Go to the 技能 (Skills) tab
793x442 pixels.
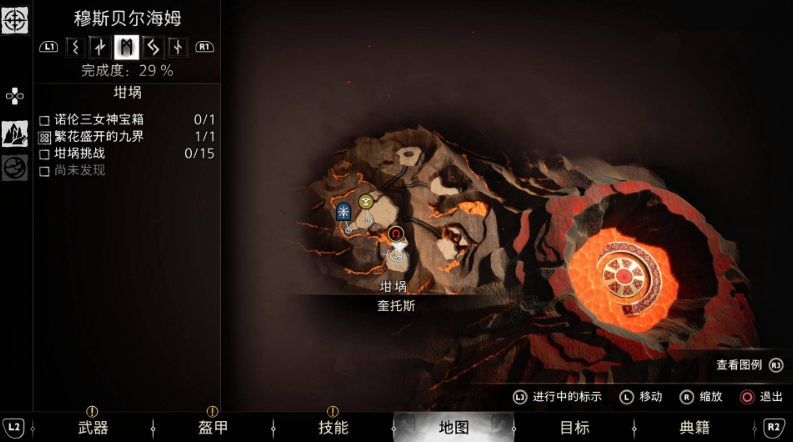(x=333, y=427)
